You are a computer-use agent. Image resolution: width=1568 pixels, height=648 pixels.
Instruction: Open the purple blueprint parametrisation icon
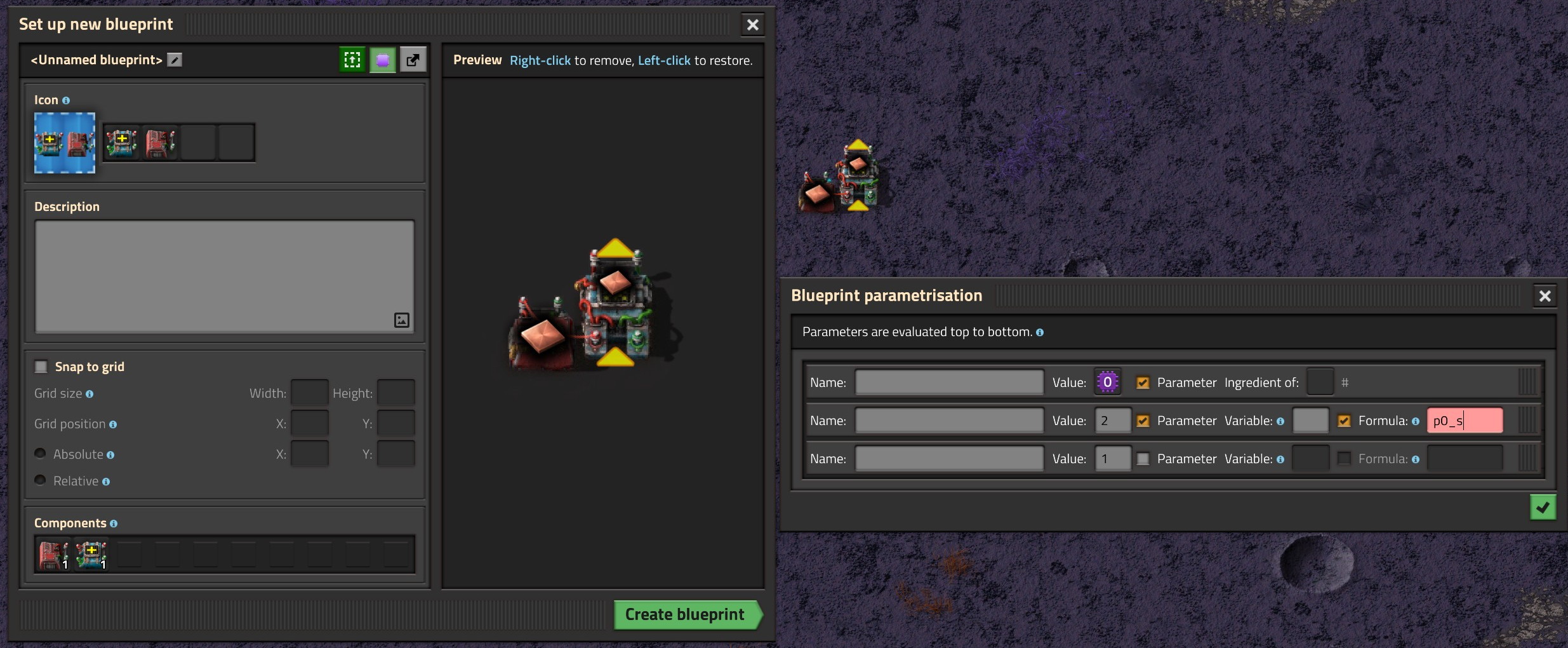pos(382,59)
